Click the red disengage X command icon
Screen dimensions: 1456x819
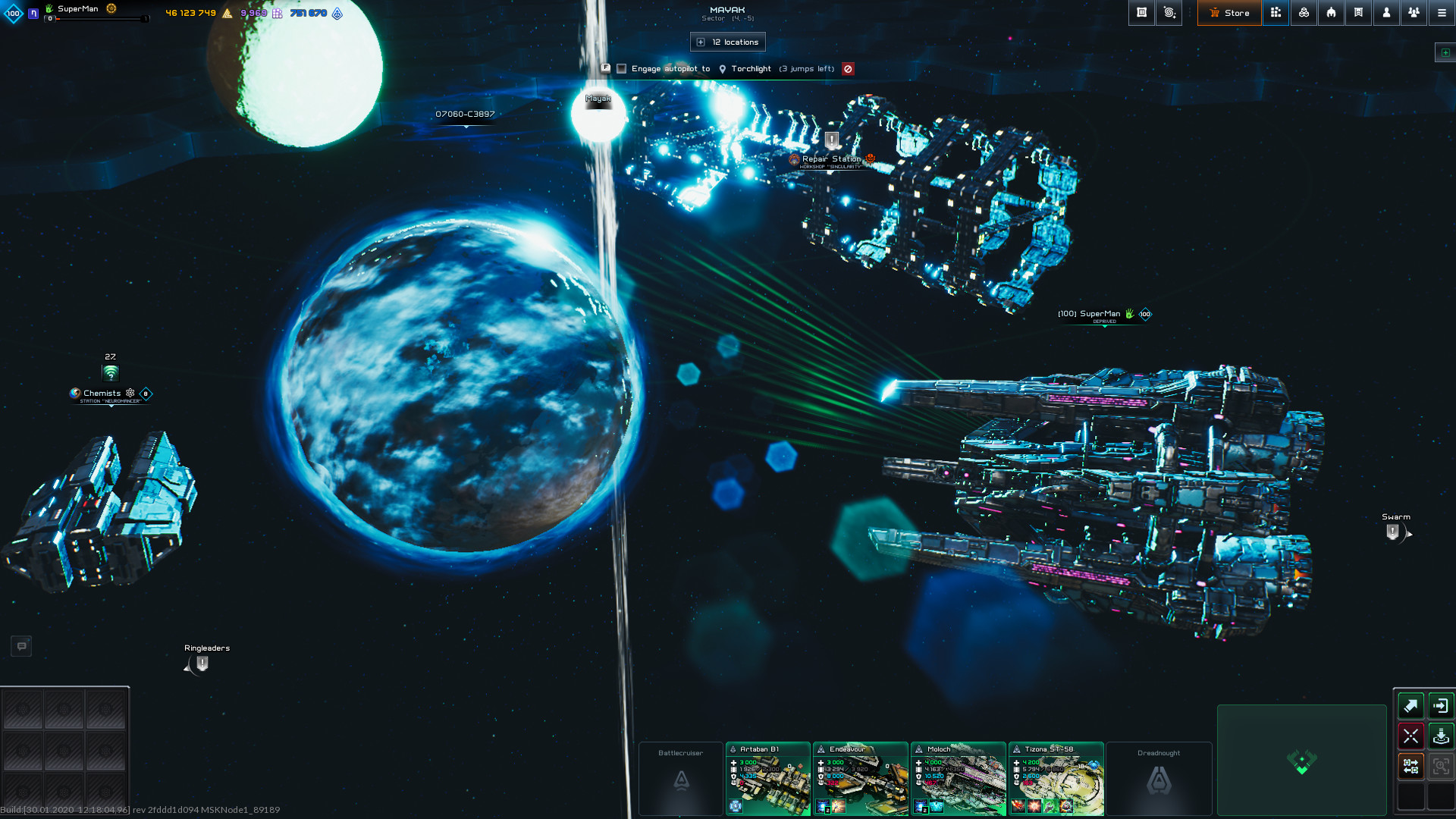[x=1410, y=736]
